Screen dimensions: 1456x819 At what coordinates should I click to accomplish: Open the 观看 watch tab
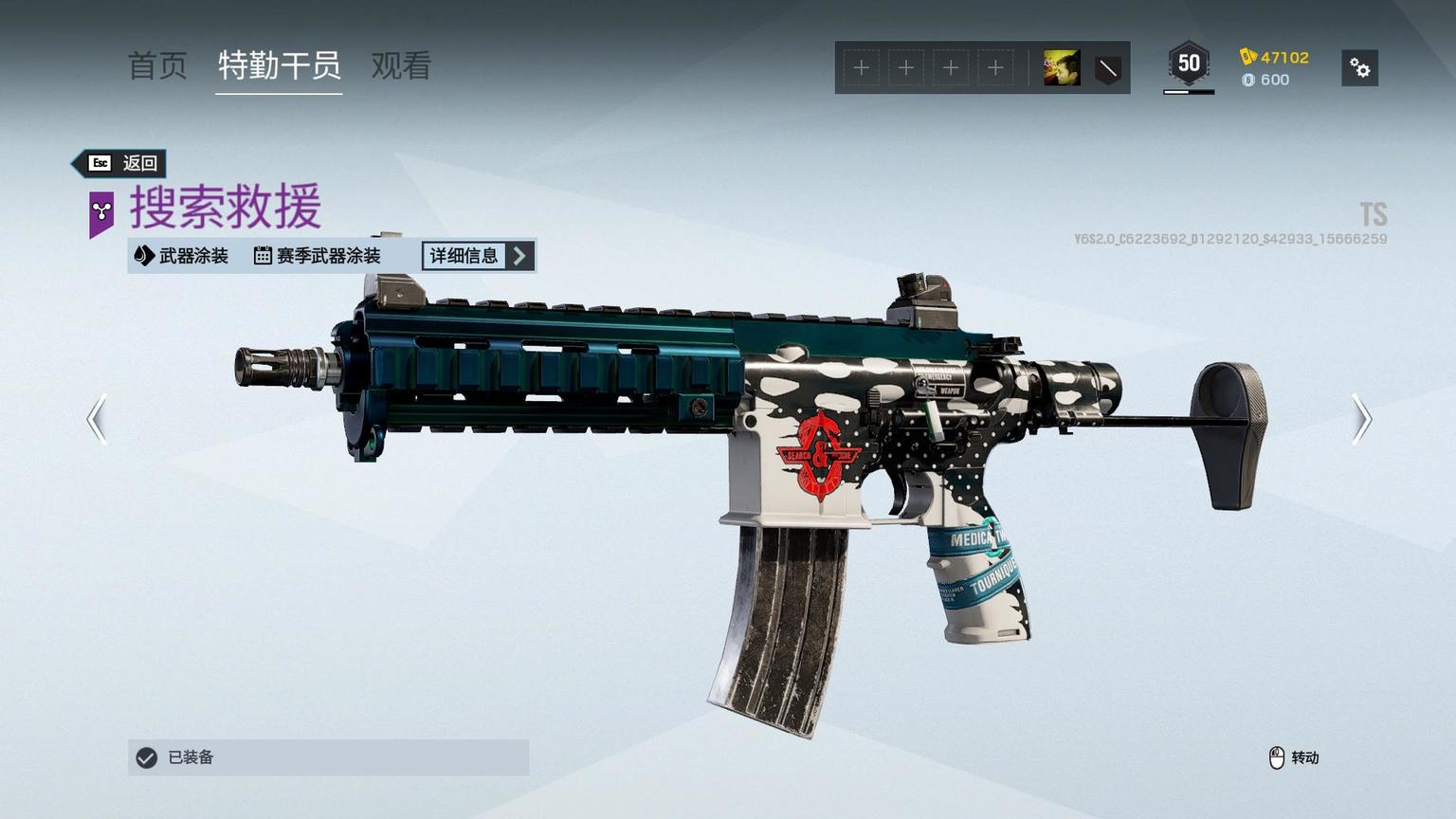(x=401, y=66)
